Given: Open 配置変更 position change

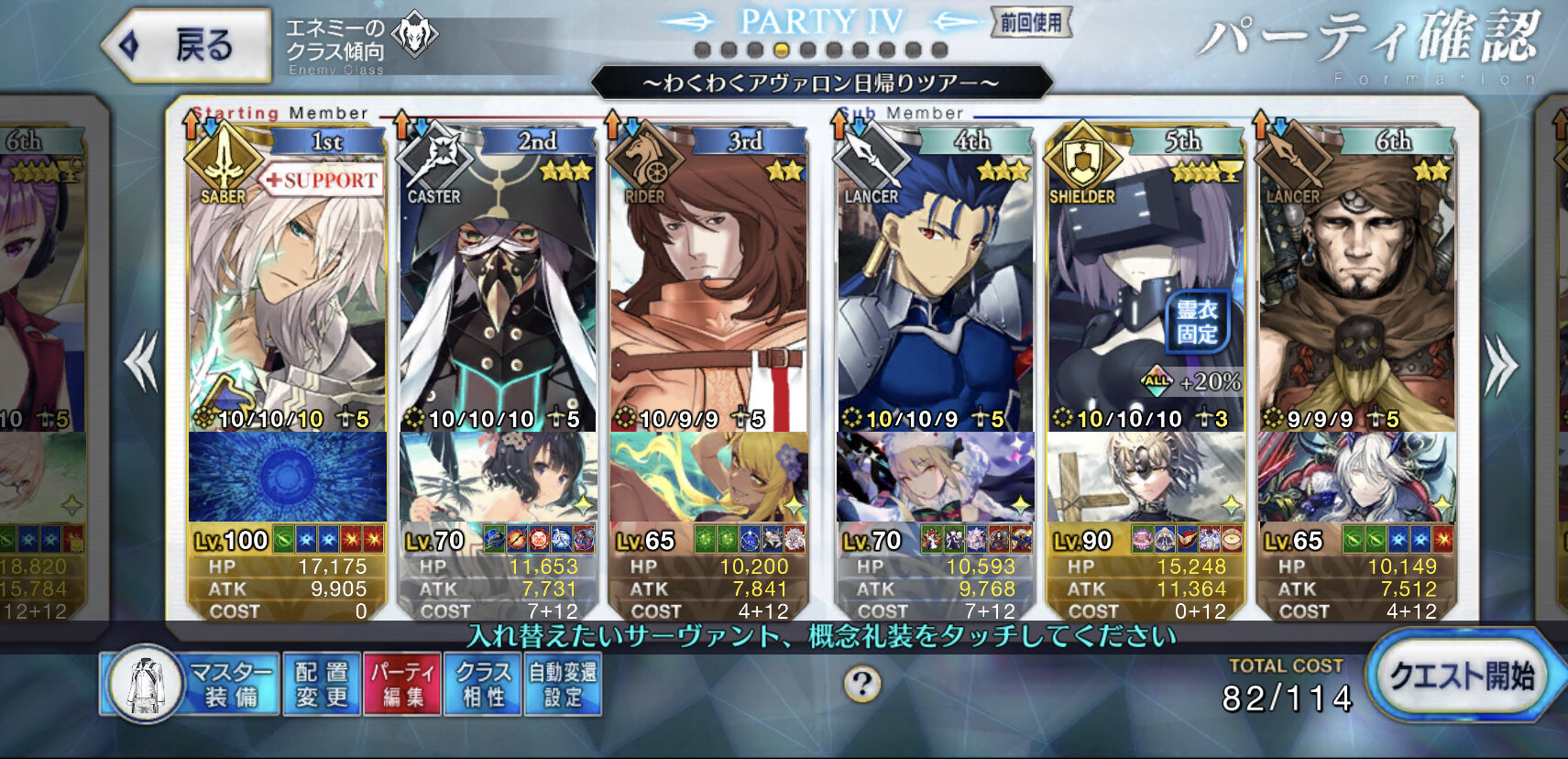Looking at the screenshot, I should pyautogui.click(x=322, y=685).
